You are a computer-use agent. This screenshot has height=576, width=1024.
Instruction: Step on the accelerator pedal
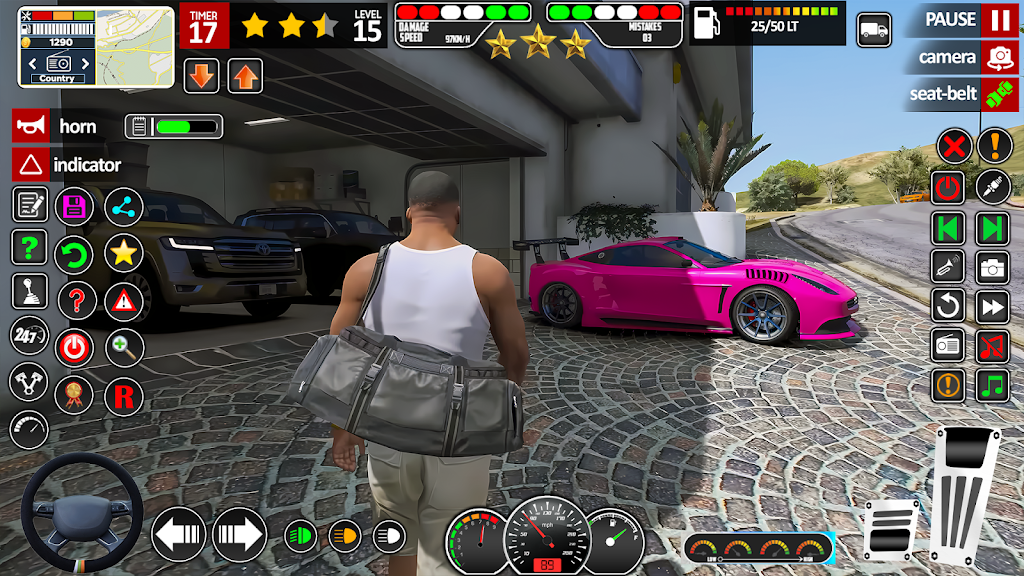pyautogui.click(x=964, y=495)
